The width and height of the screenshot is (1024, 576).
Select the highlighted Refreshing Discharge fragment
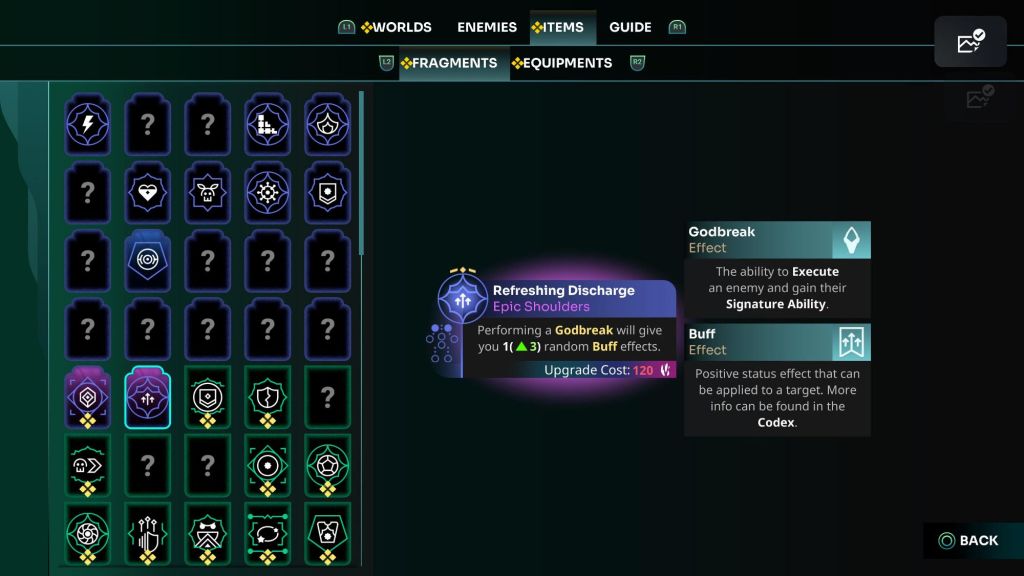(x=147, y=397)
